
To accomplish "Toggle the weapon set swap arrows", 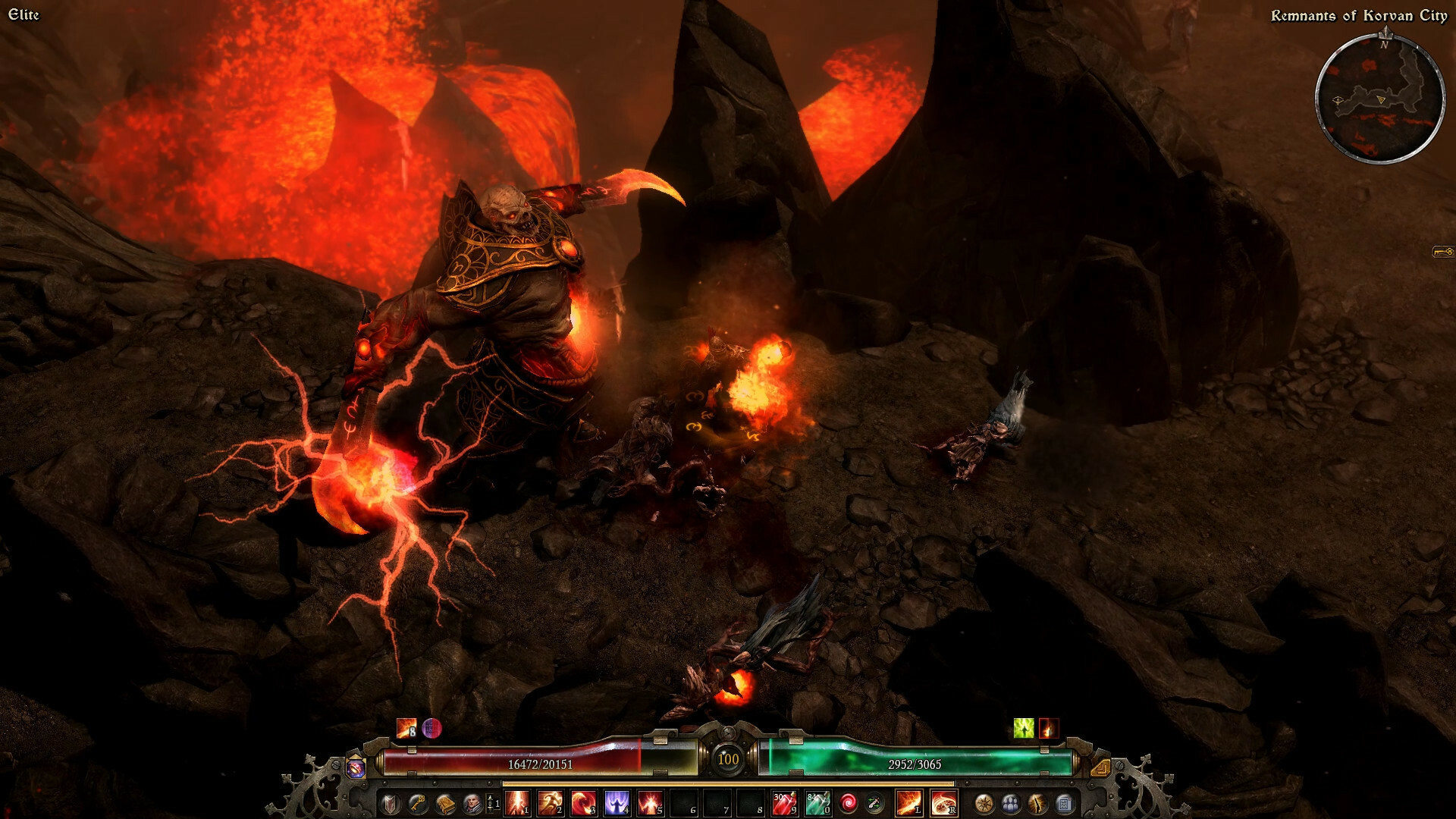I will click(x=875, y=804).
